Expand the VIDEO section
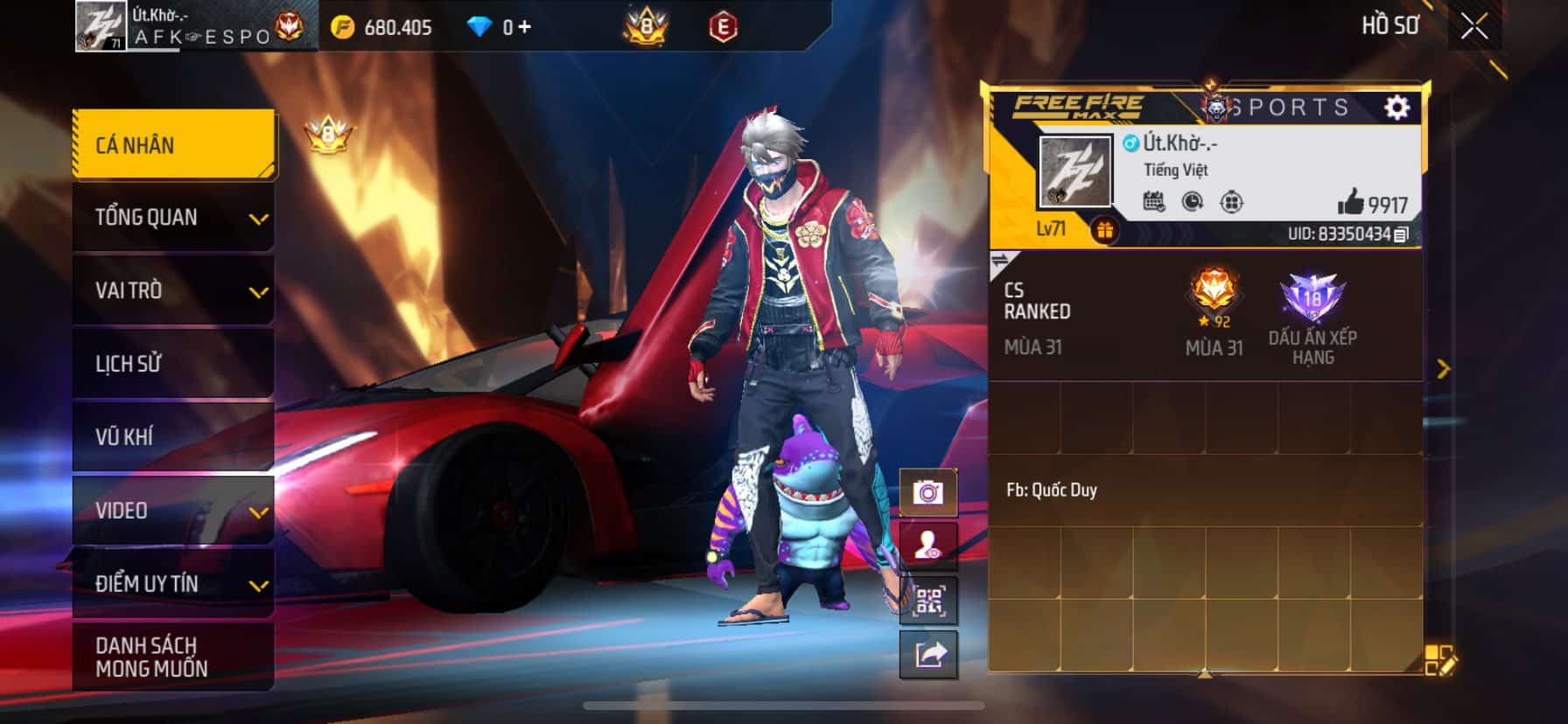 173,511
